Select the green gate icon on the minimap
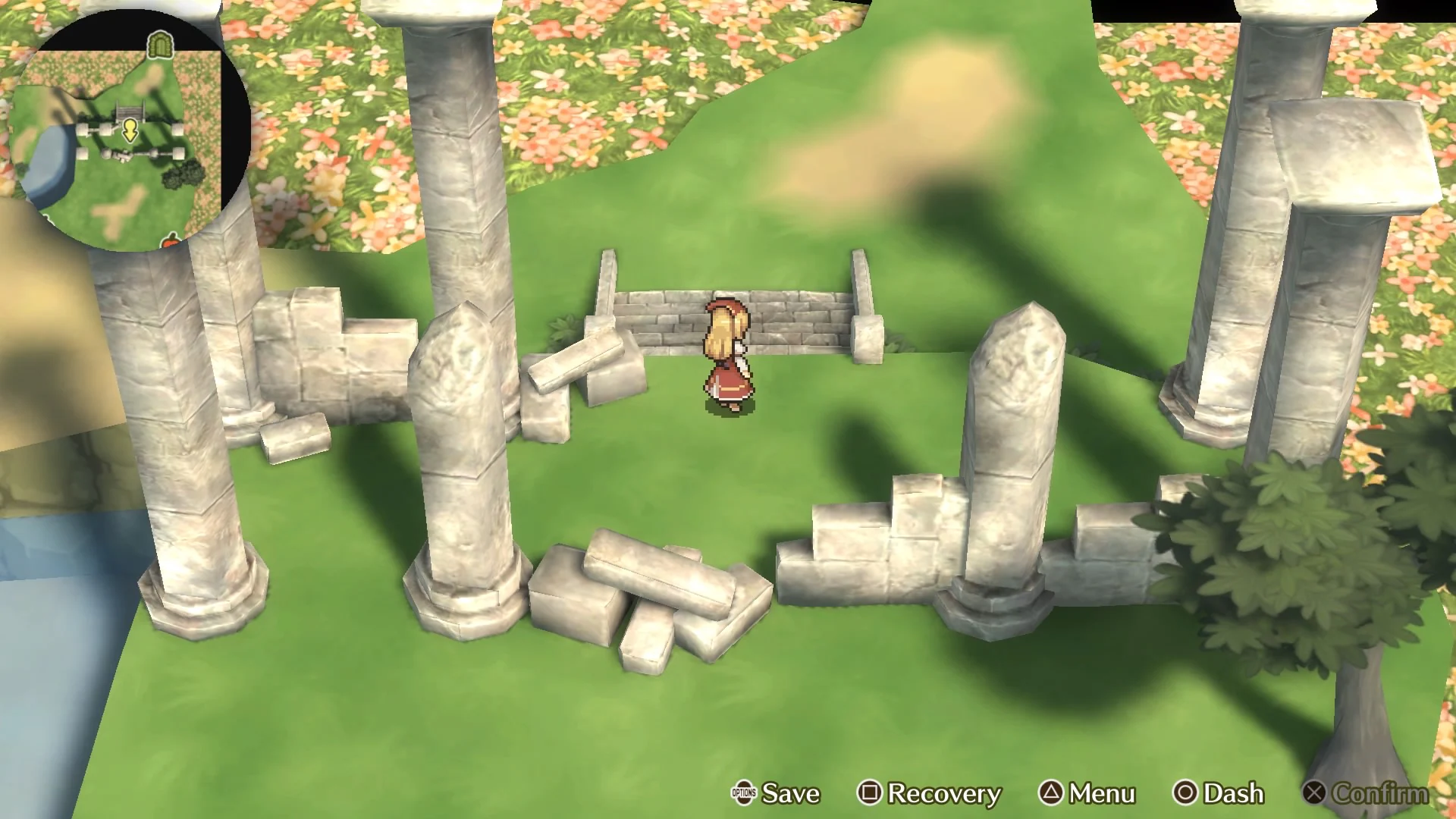Image resolution: width=1456 pixels, height=819 pixels. (159, 44)
